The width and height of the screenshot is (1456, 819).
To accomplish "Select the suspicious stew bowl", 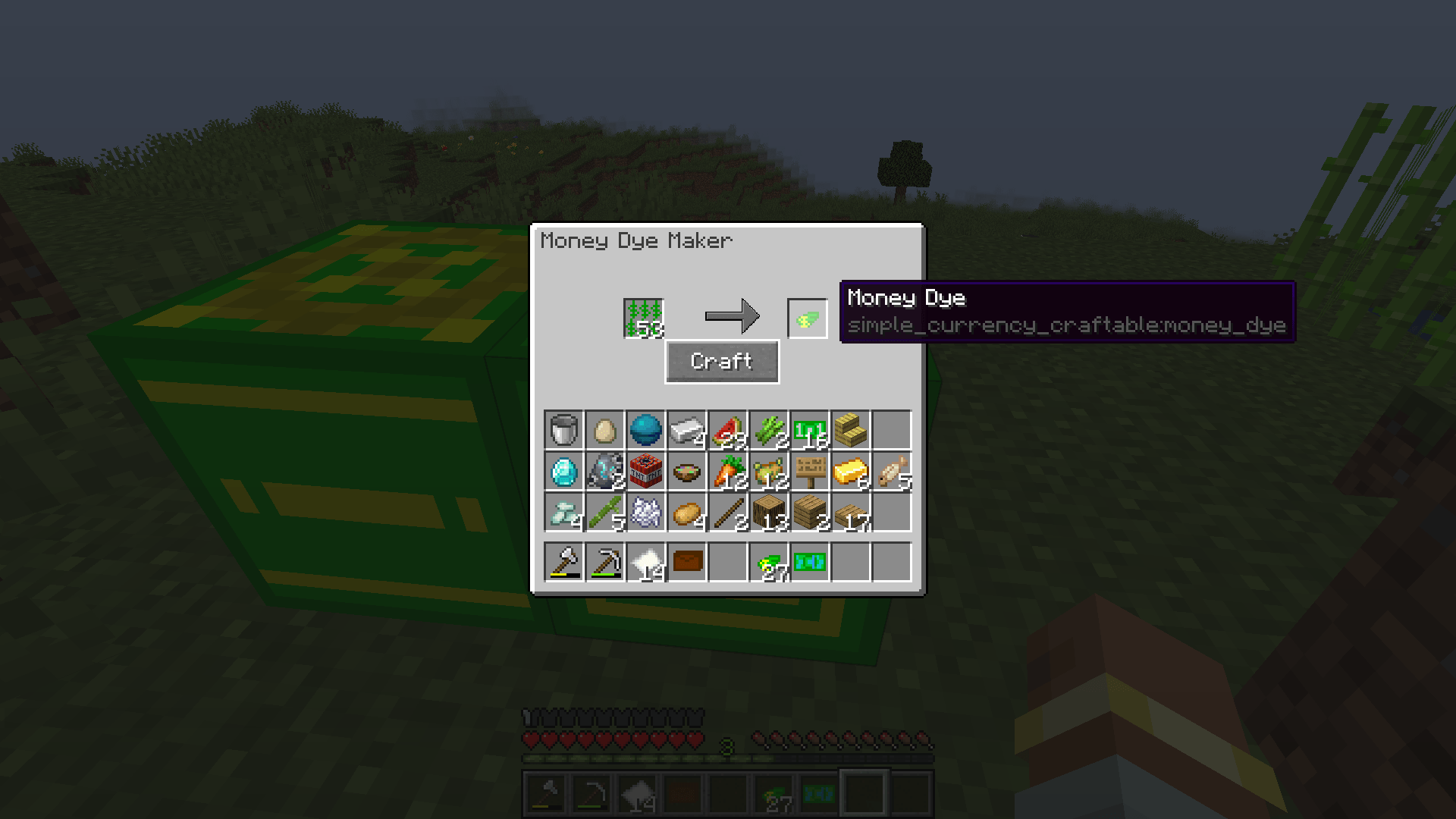I will [688, 472].
